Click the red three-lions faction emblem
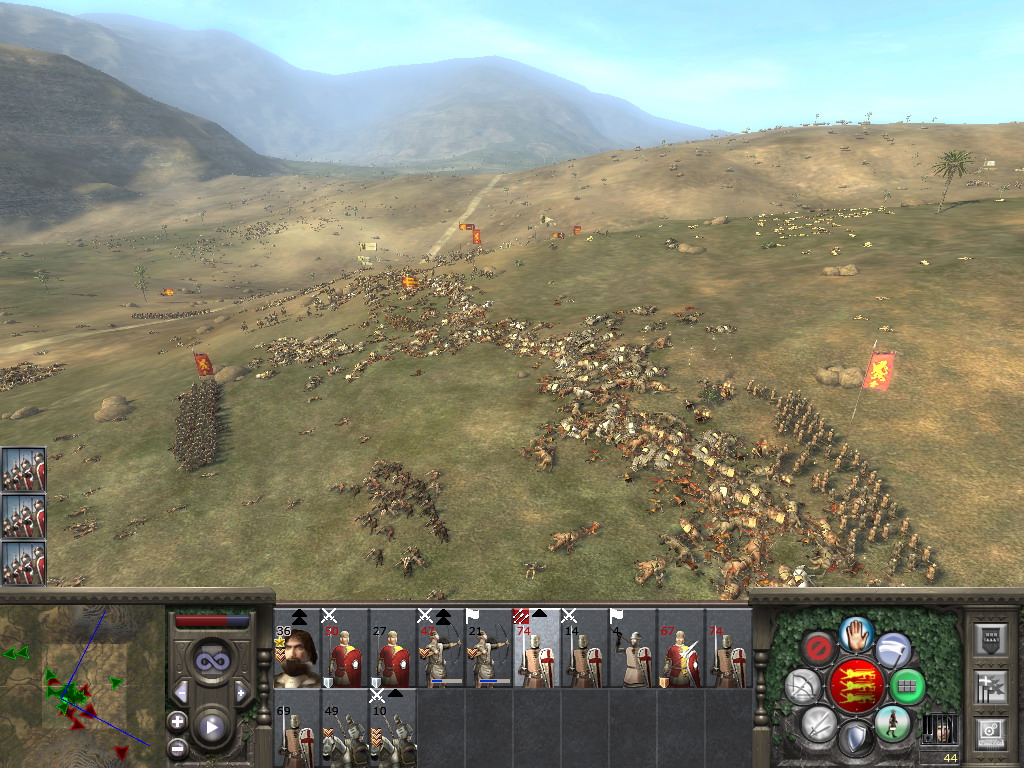 tap(856, 686)
